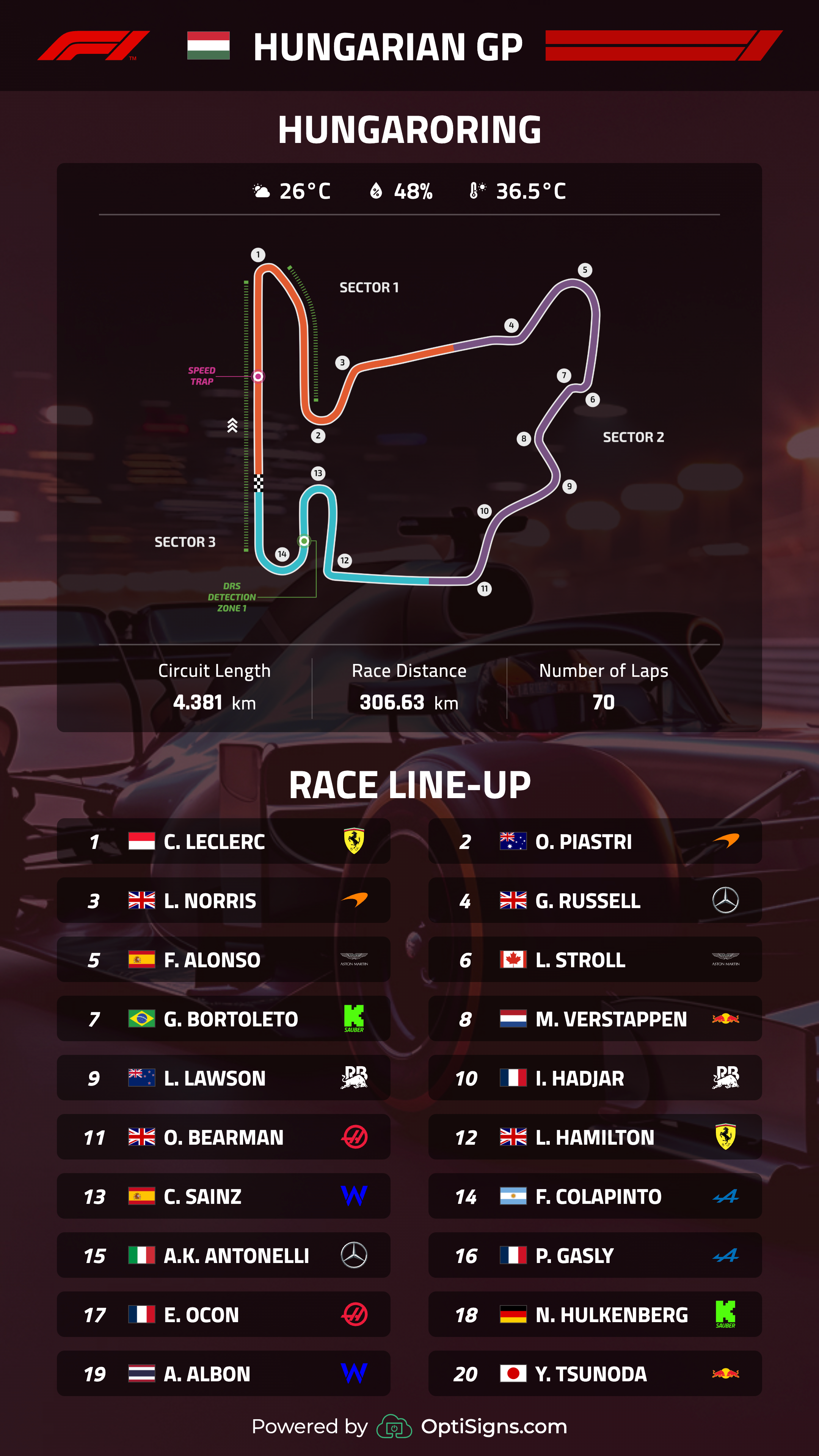Click A.K. Antonelli's grid entry

pos(223,1255)
